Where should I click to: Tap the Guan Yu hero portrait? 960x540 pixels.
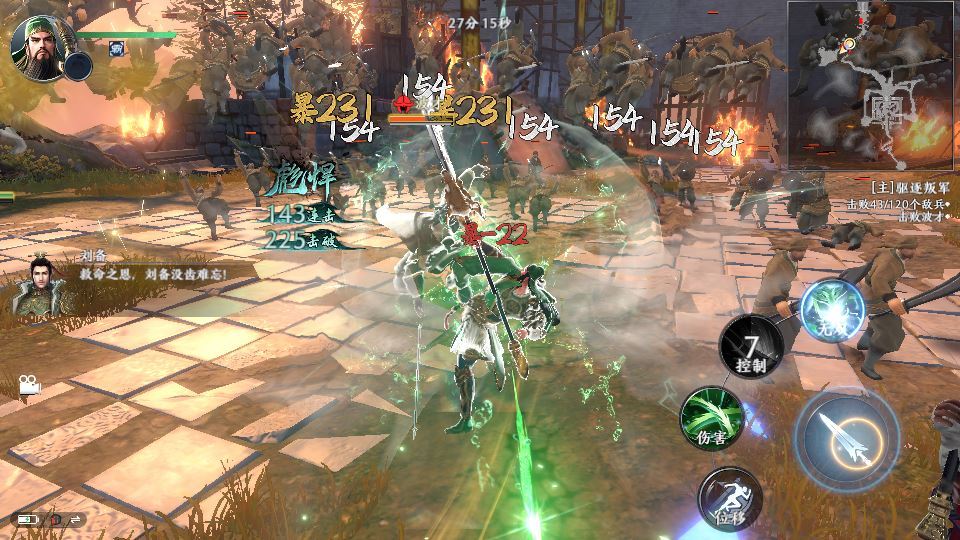pyautogui.click(x=36, y=44)
